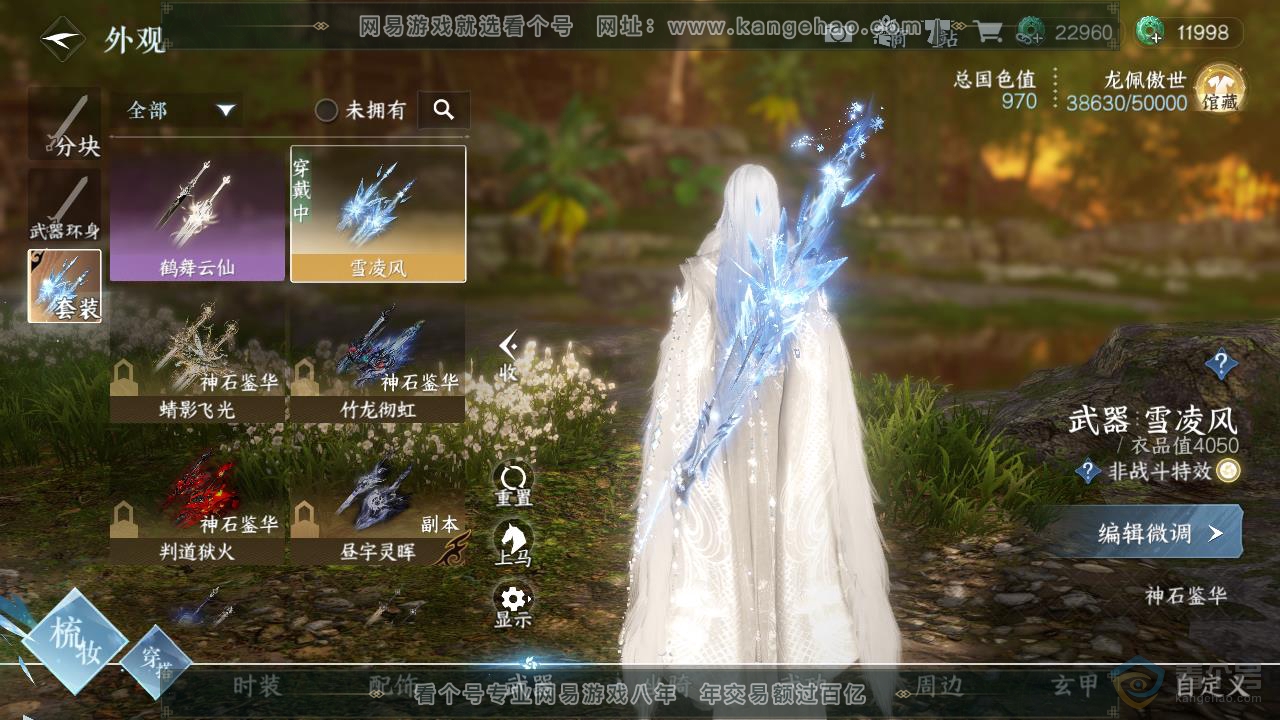Screen dimensions: 1280x720
Task: Choose the 鹤舞云仙 weapon skin
Action: click(197, 215)
